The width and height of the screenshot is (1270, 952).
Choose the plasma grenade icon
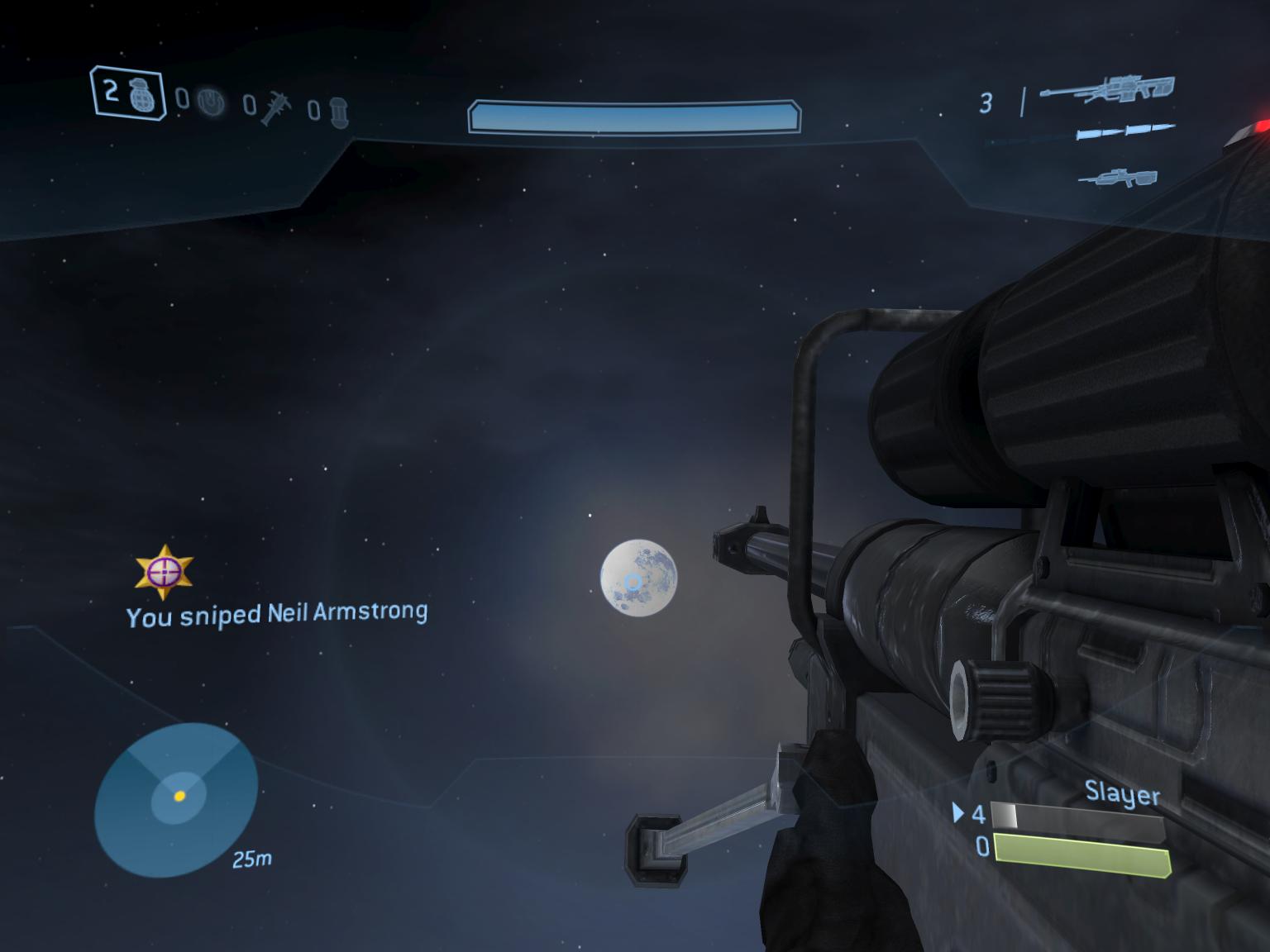click(213, 102)
